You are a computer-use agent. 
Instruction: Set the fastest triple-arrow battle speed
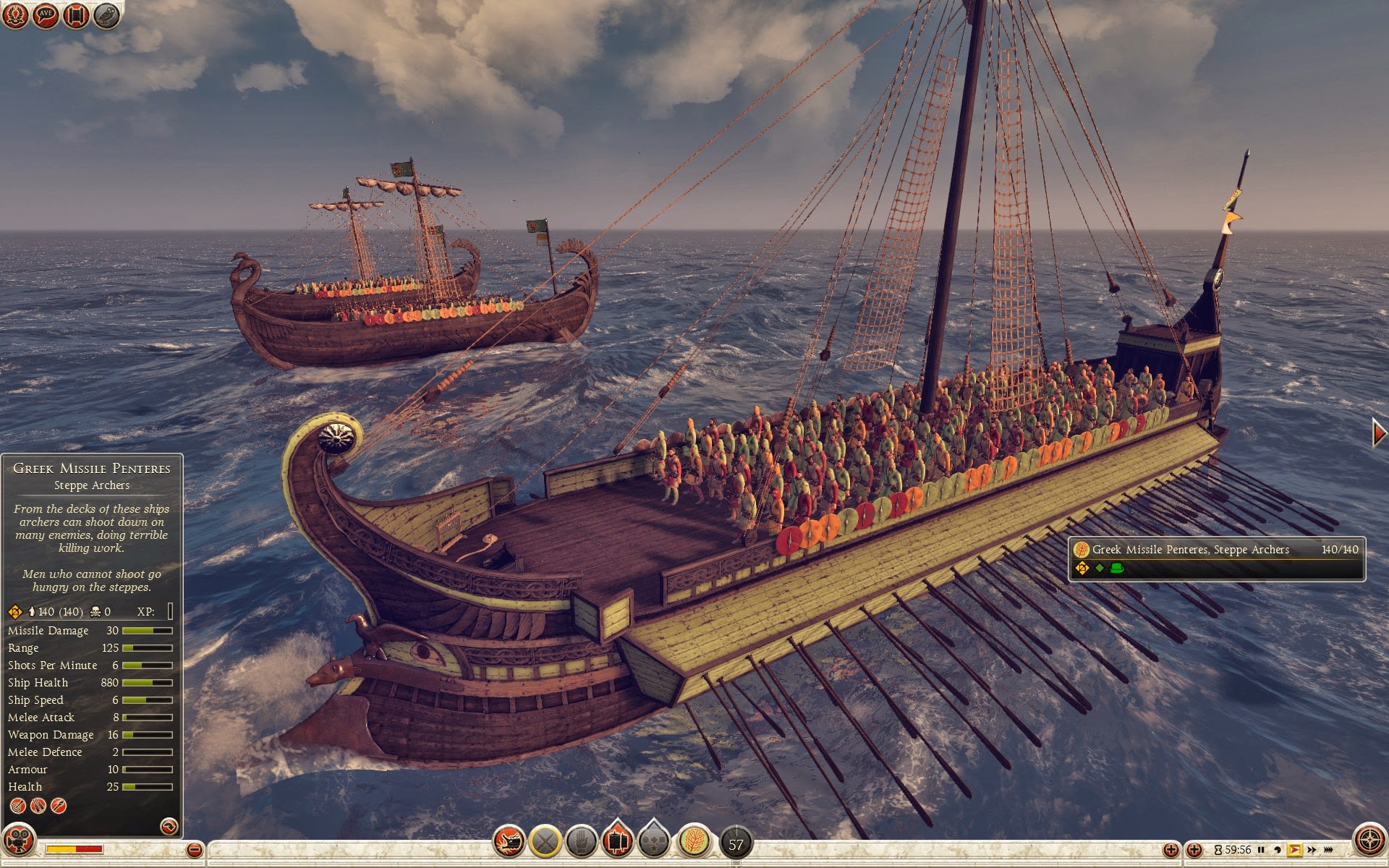[1329, 850]
